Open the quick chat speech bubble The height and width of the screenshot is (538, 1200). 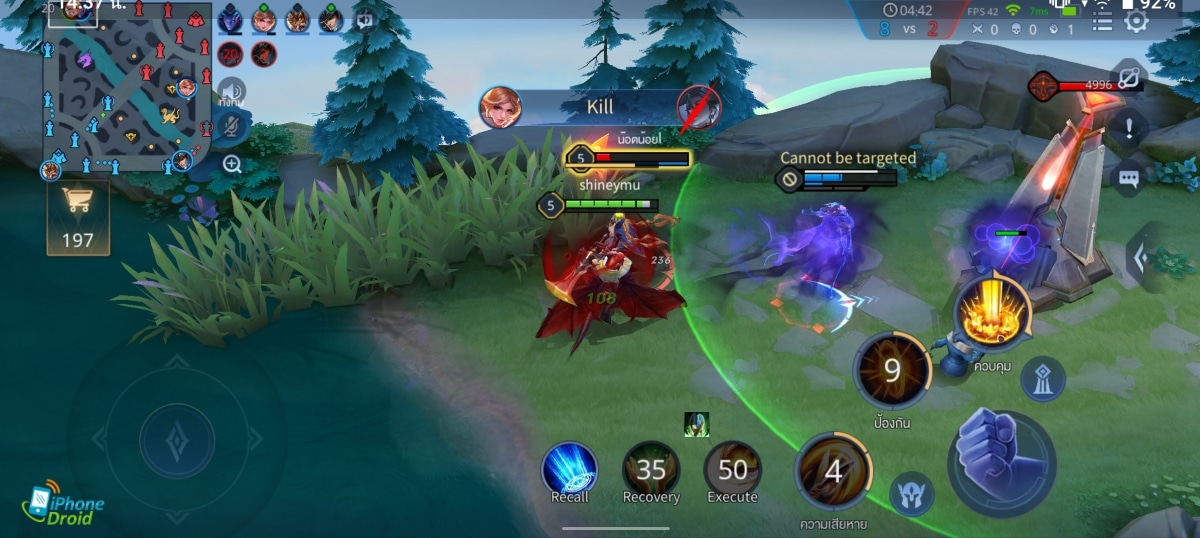click(x=1129, y=178)
